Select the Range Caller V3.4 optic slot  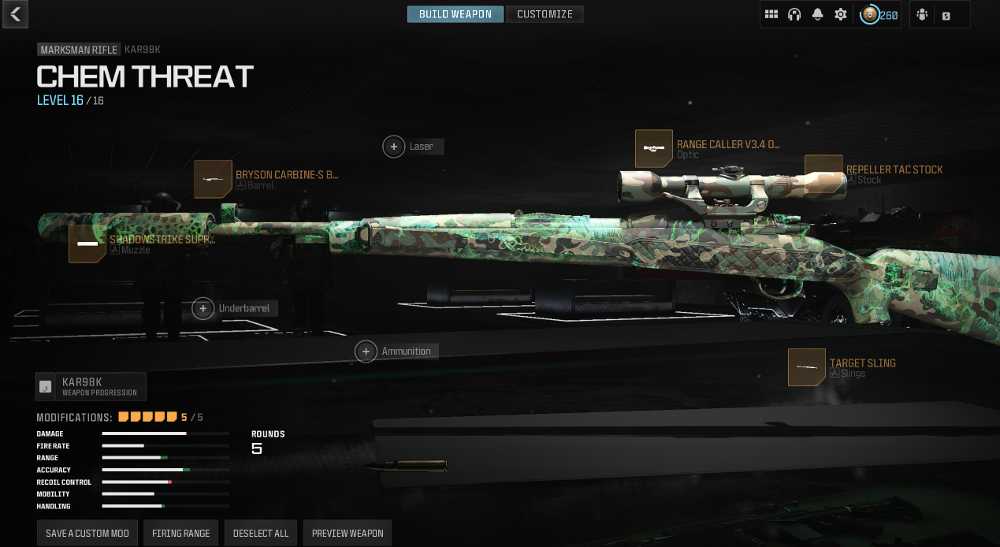pos(654,148)
